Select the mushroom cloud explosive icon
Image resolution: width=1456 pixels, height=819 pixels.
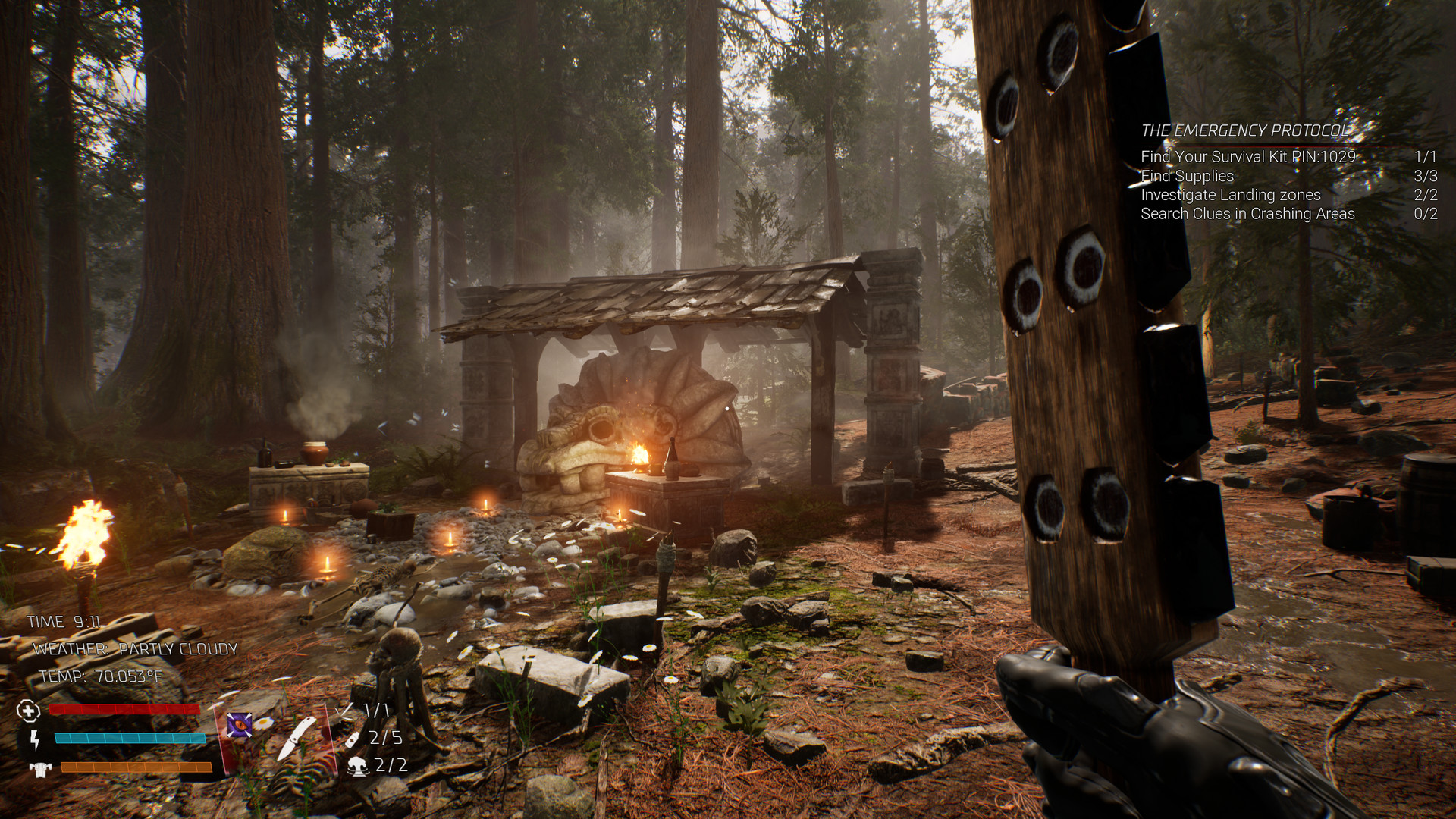(x=358, y=766)
